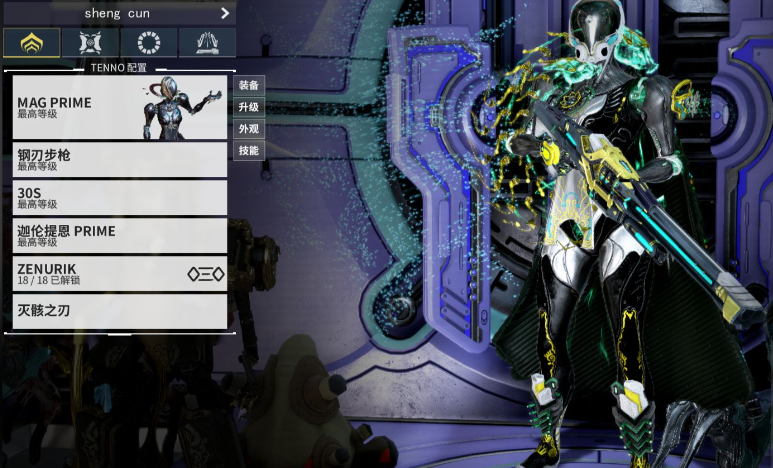Open the 外观 appearance button

coord(249,129)
